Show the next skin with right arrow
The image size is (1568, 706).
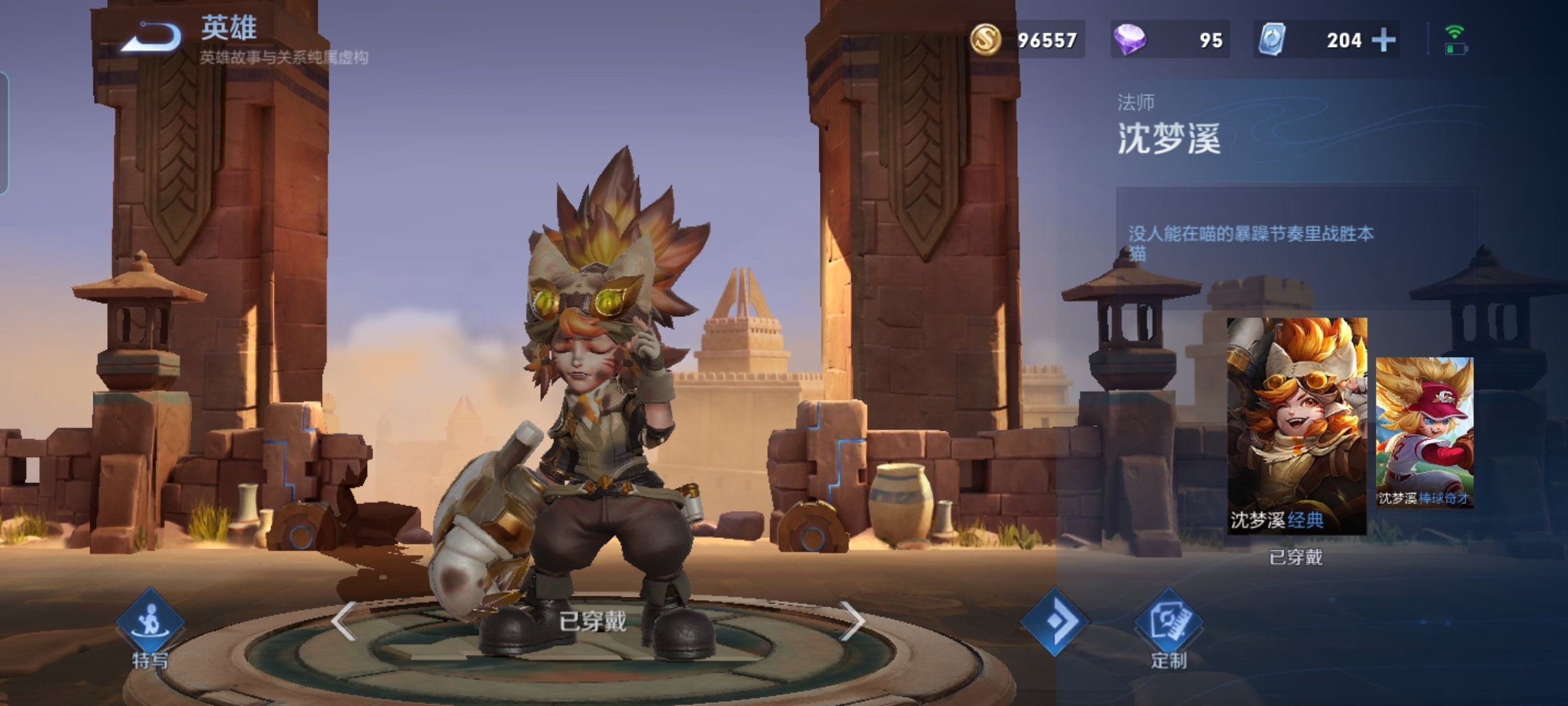click(x=852, y=620)
